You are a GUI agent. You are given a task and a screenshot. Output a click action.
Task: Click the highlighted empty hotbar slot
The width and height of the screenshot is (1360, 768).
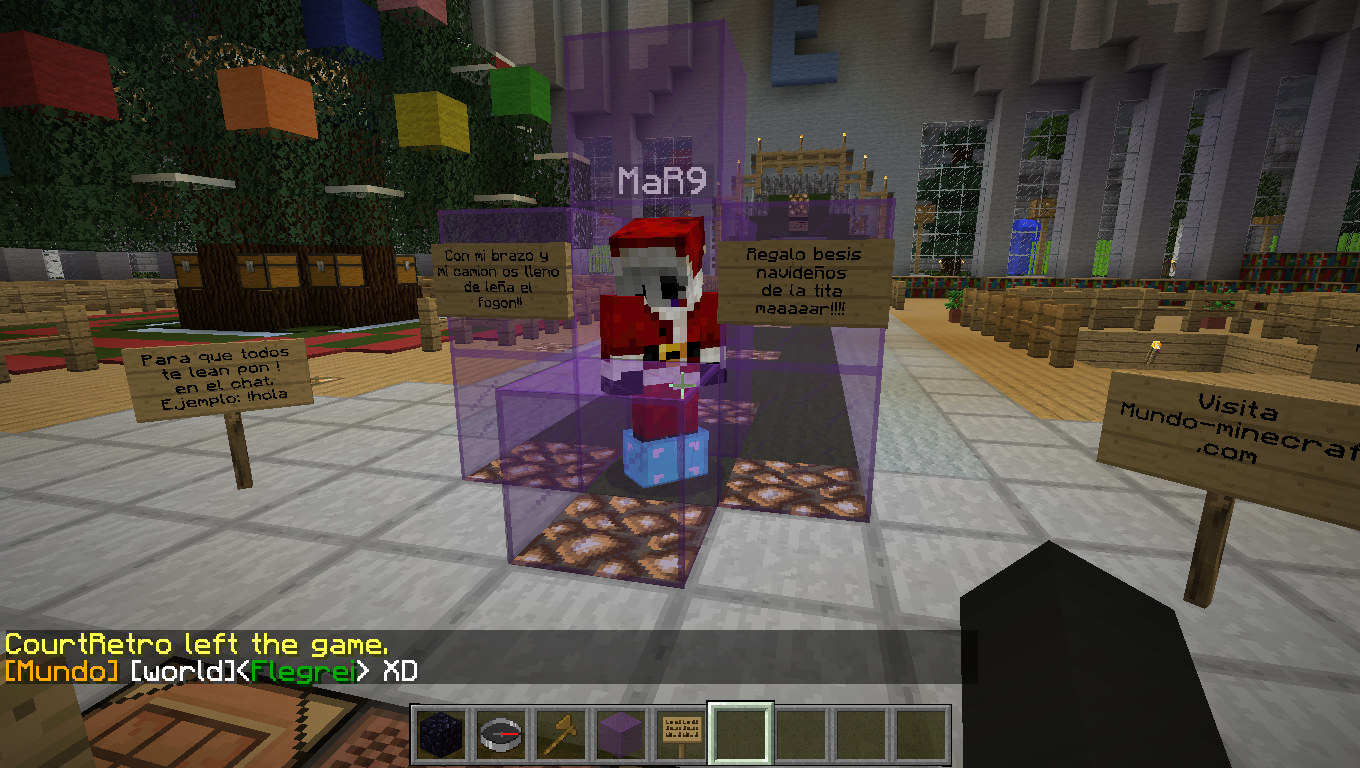click(741, 735)
